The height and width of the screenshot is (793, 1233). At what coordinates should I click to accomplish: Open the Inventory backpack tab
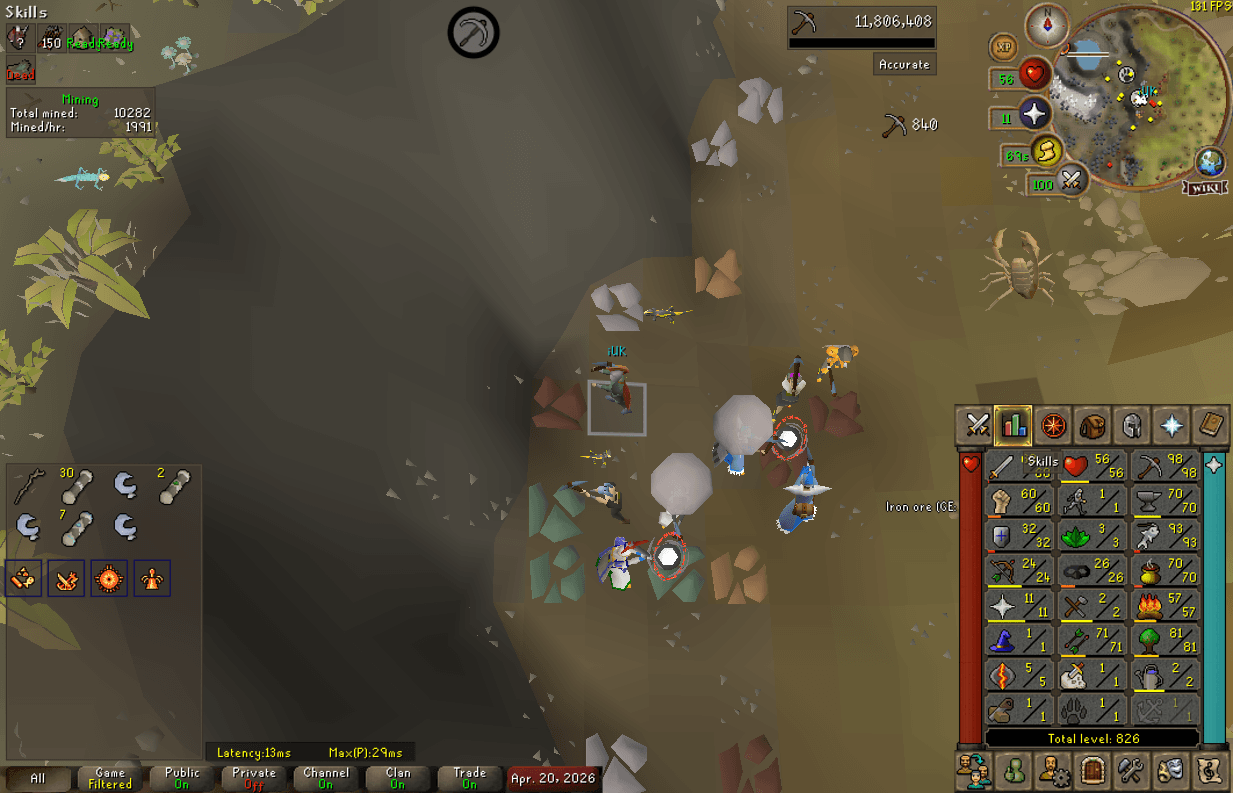(1092, 425)
